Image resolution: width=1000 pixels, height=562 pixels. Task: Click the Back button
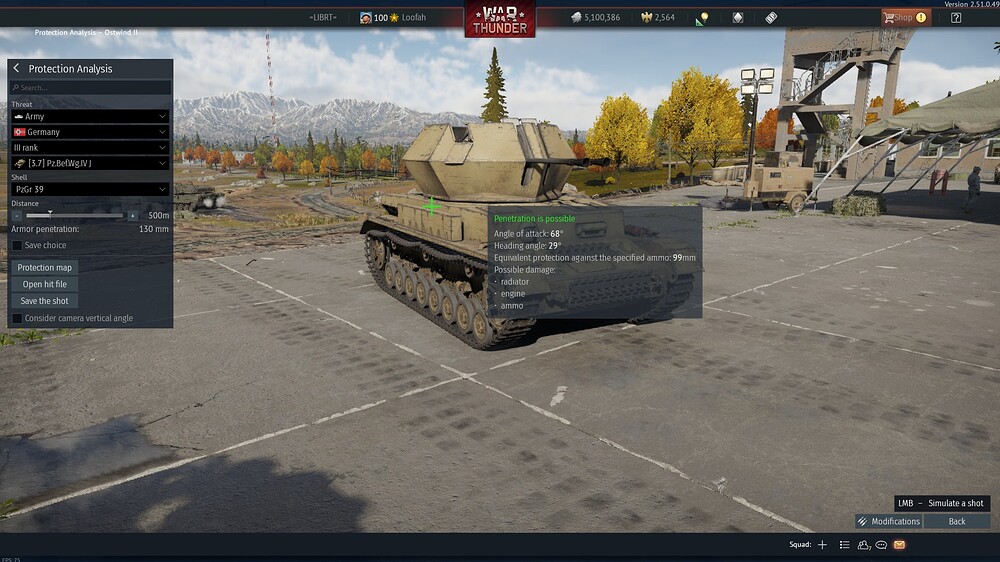coord(957,521)
